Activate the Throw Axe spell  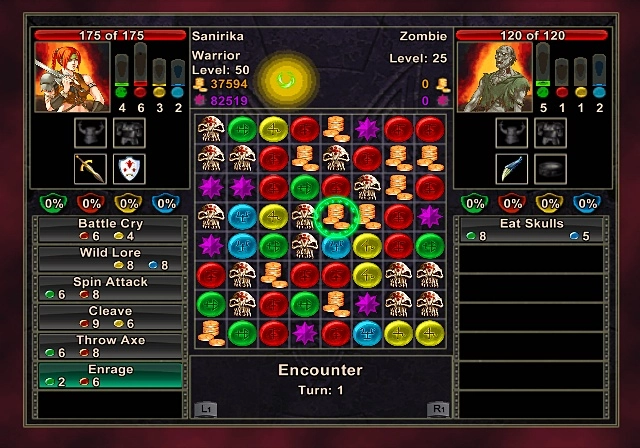pos(110,346)
